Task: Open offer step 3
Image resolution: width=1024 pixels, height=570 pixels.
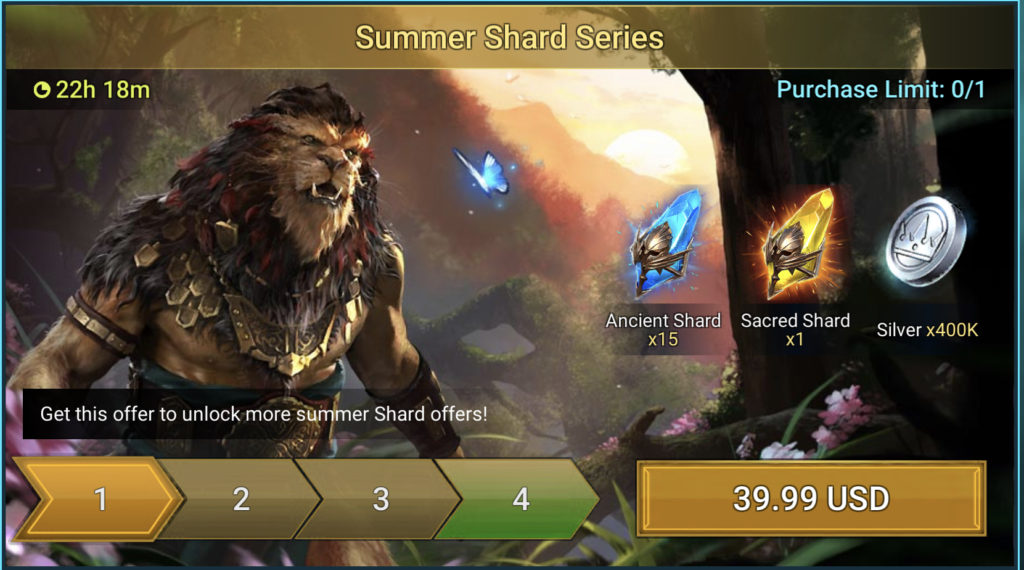Action: [x=381, y=498]
